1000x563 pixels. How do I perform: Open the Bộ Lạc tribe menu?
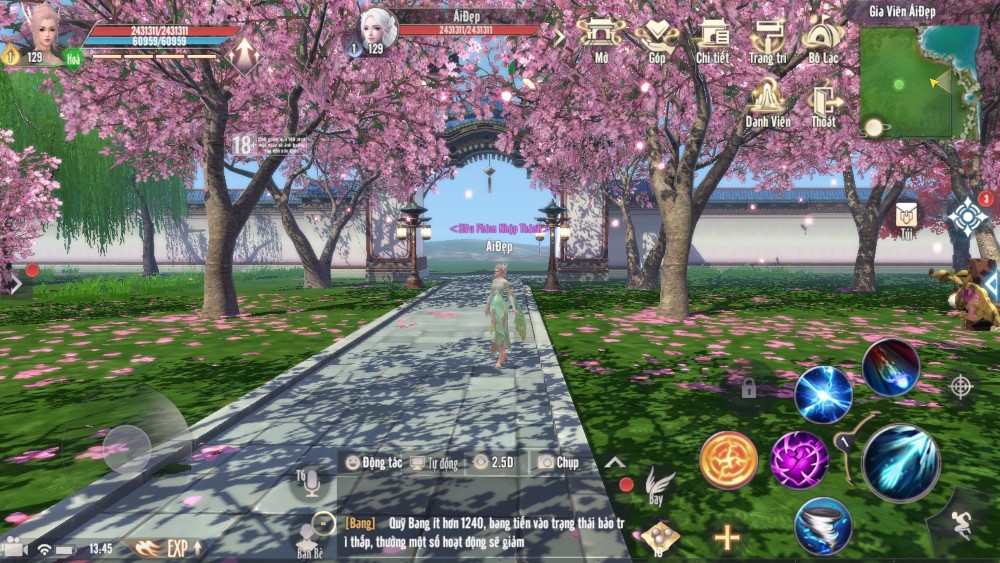823,36
